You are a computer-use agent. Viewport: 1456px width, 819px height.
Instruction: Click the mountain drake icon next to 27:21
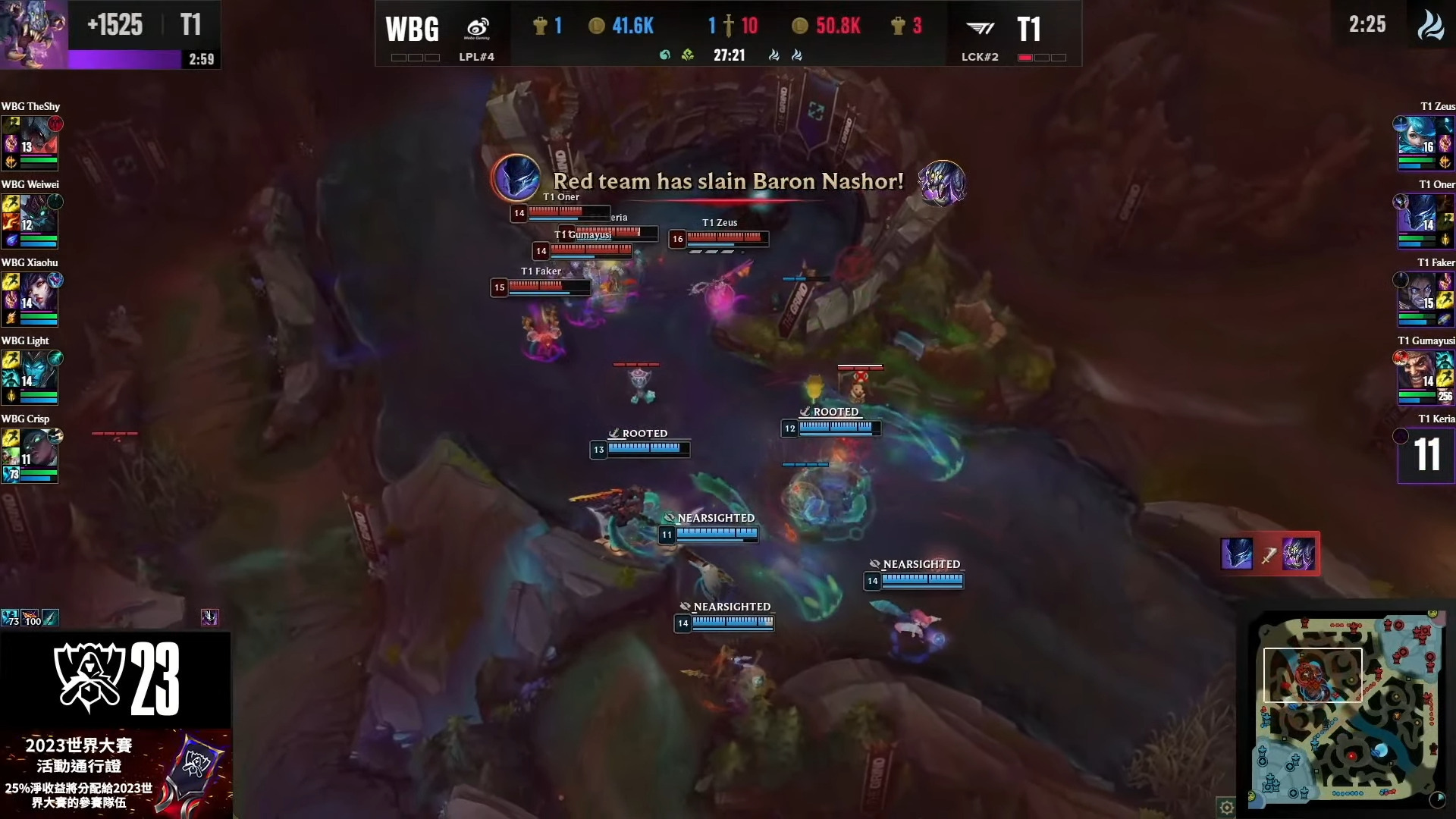[x=689, y=55]
